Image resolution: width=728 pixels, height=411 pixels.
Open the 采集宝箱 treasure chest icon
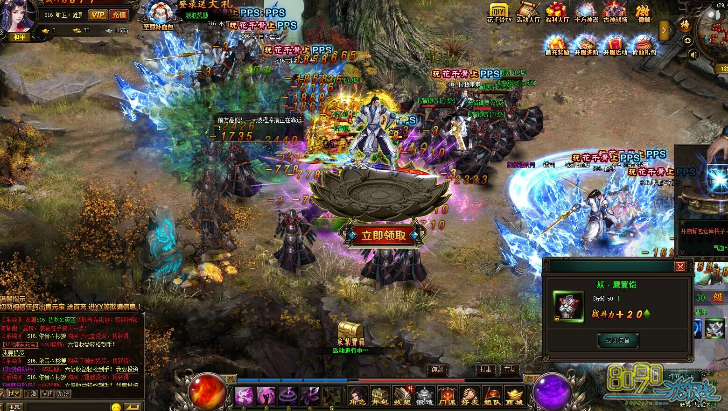click(x=349, y=331)
